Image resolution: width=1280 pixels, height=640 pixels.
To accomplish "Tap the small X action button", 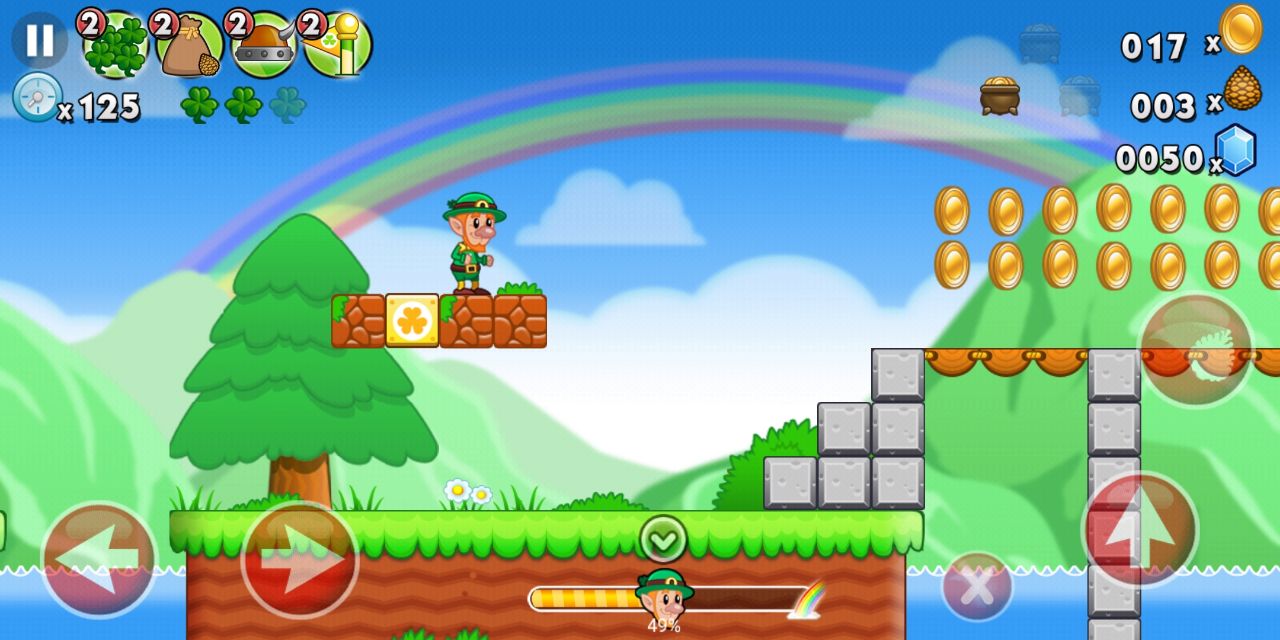I will (x=977, y=586).
